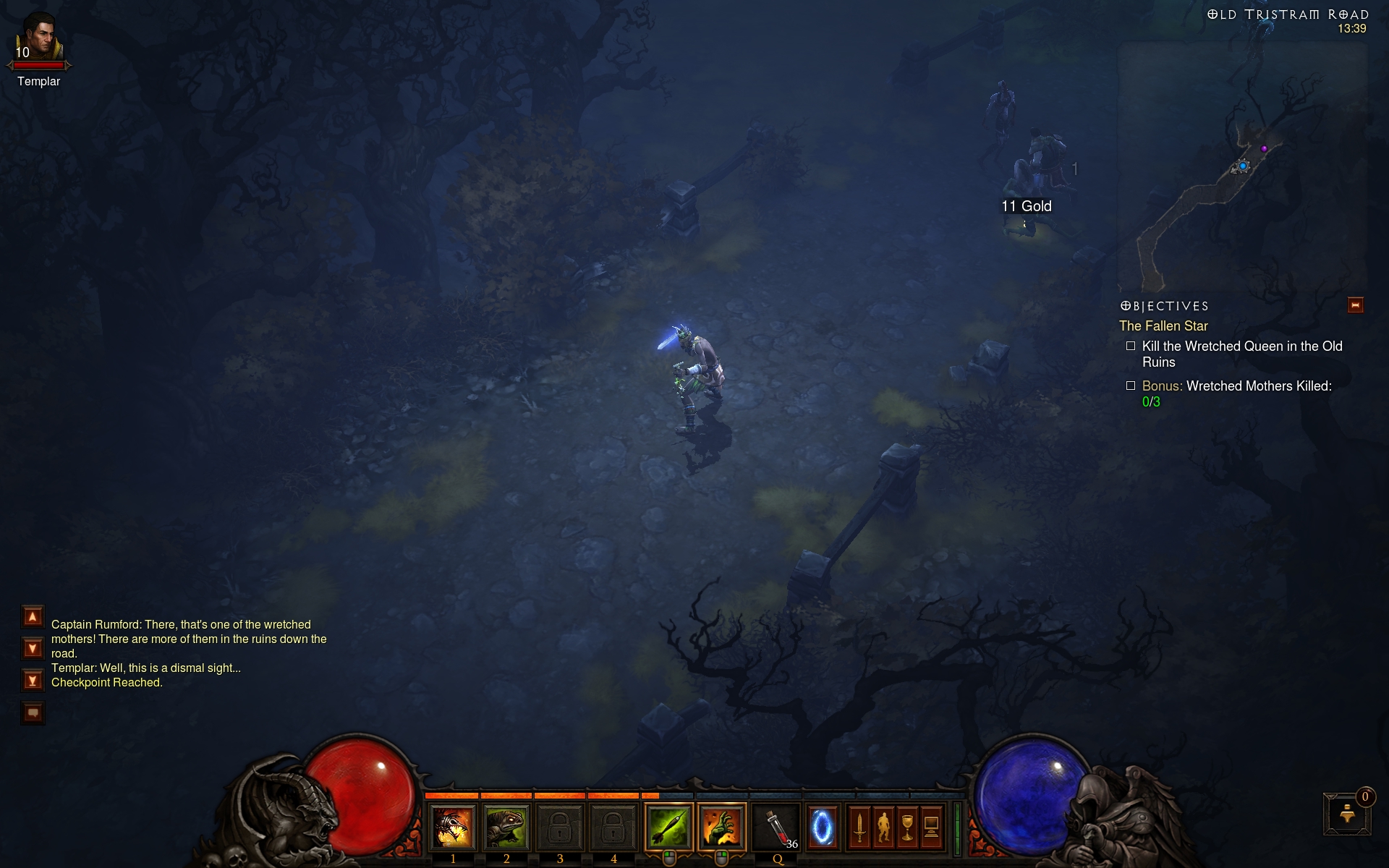Activate the green zombie hand skill
The image size is (1389, 868).
(x=721, y=826)
